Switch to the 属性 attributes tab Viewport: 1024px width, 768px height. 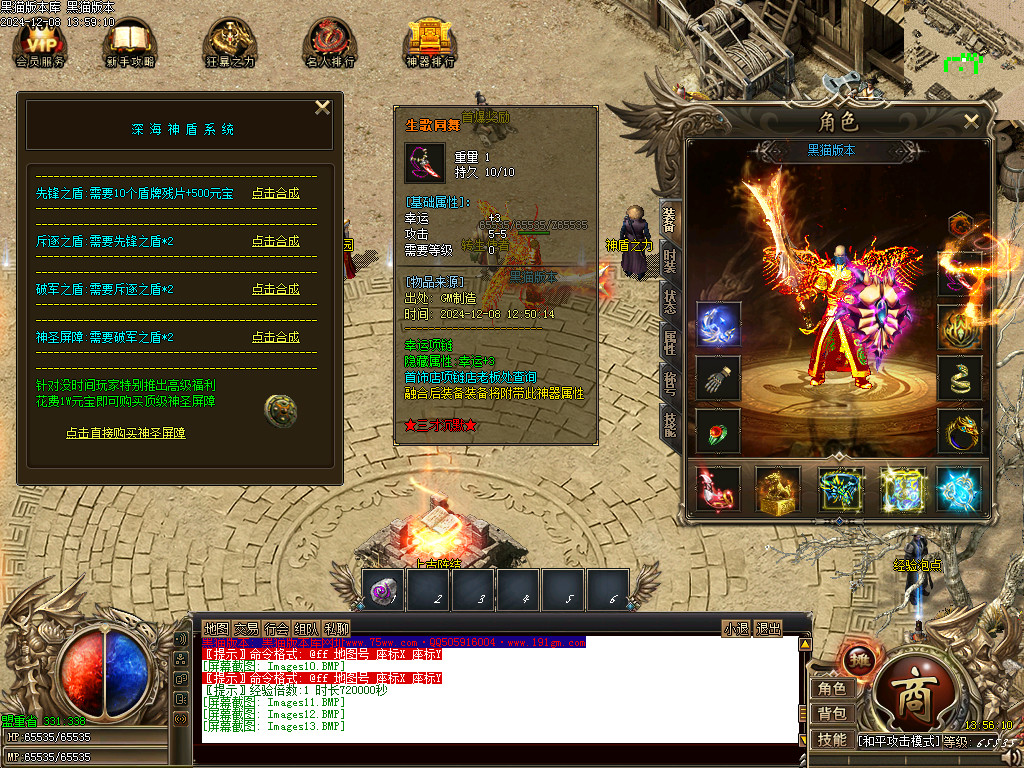click(670, 342)
